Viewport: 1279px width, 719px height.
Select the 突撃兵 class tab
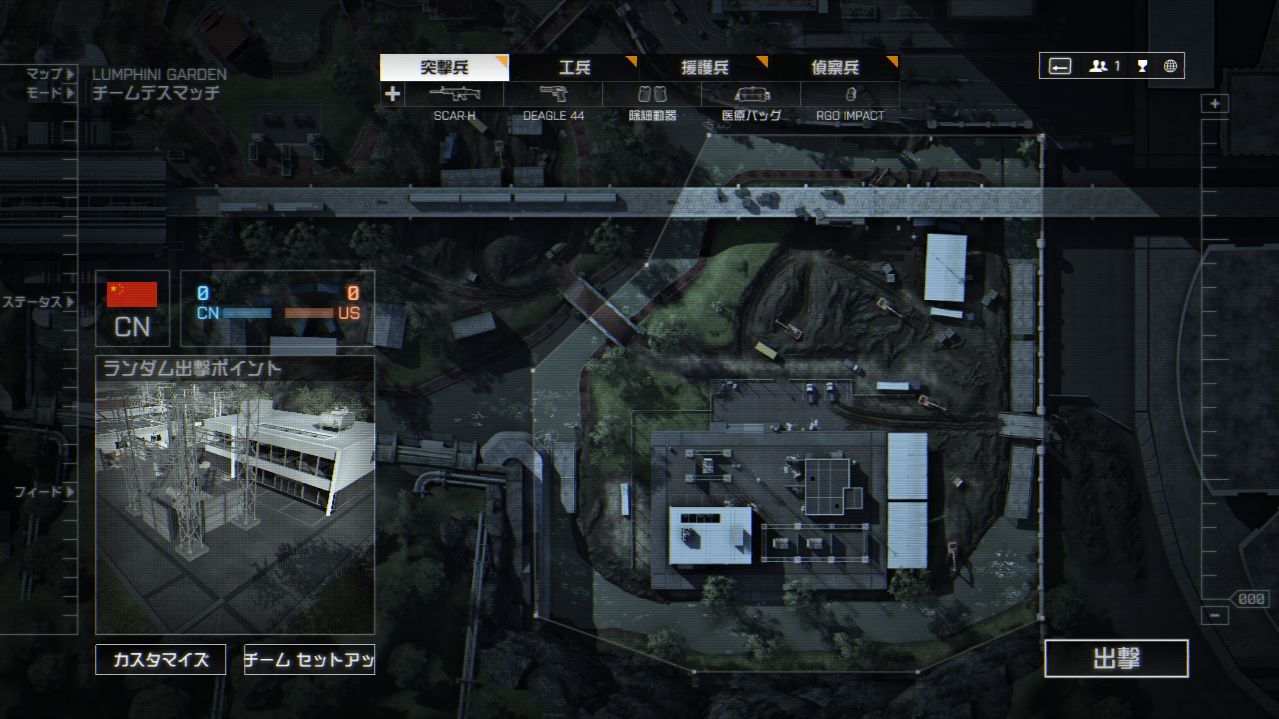coord(444,68)
